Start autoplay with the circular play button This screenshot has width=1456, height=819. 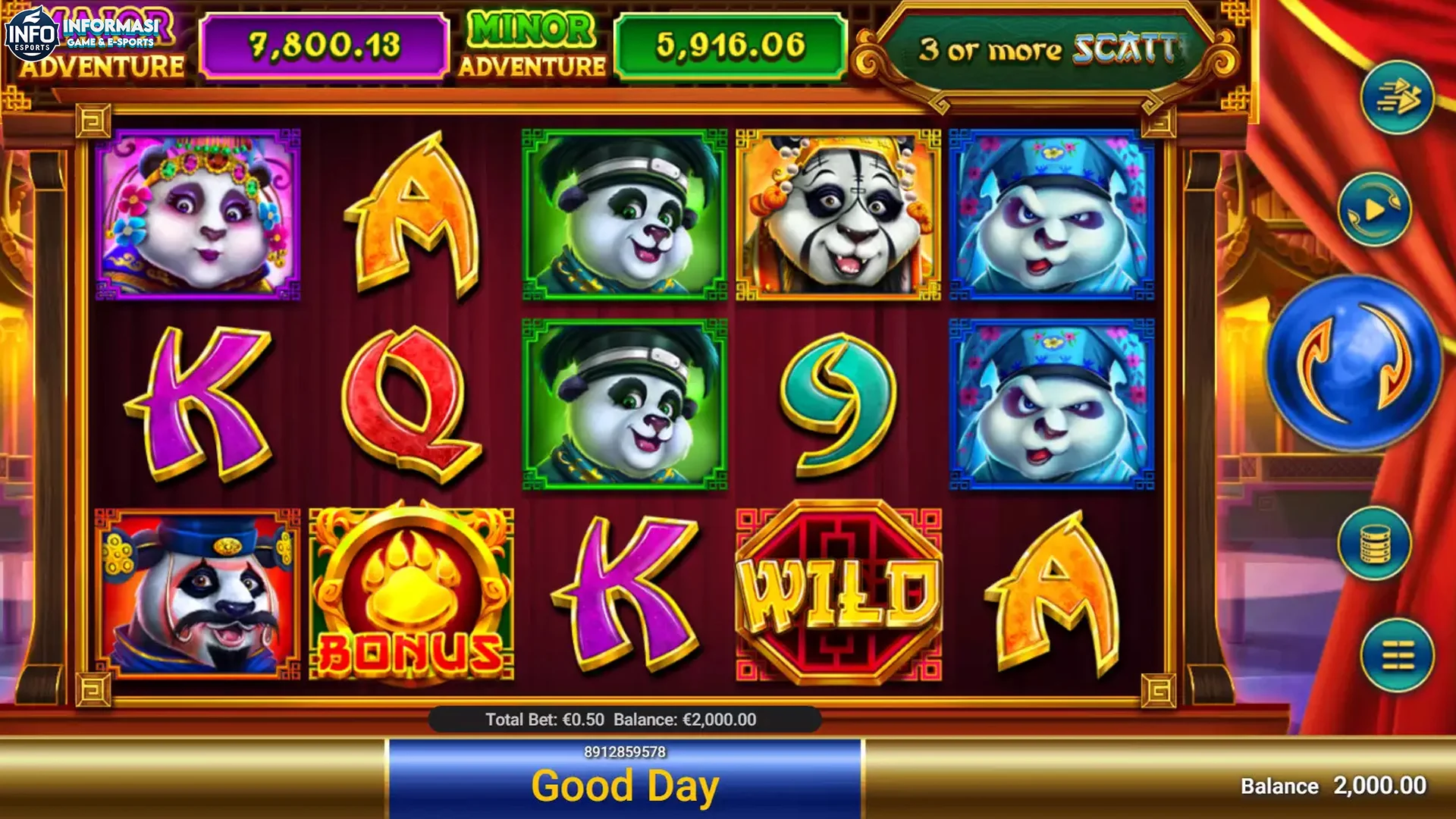click(1374, 210)
